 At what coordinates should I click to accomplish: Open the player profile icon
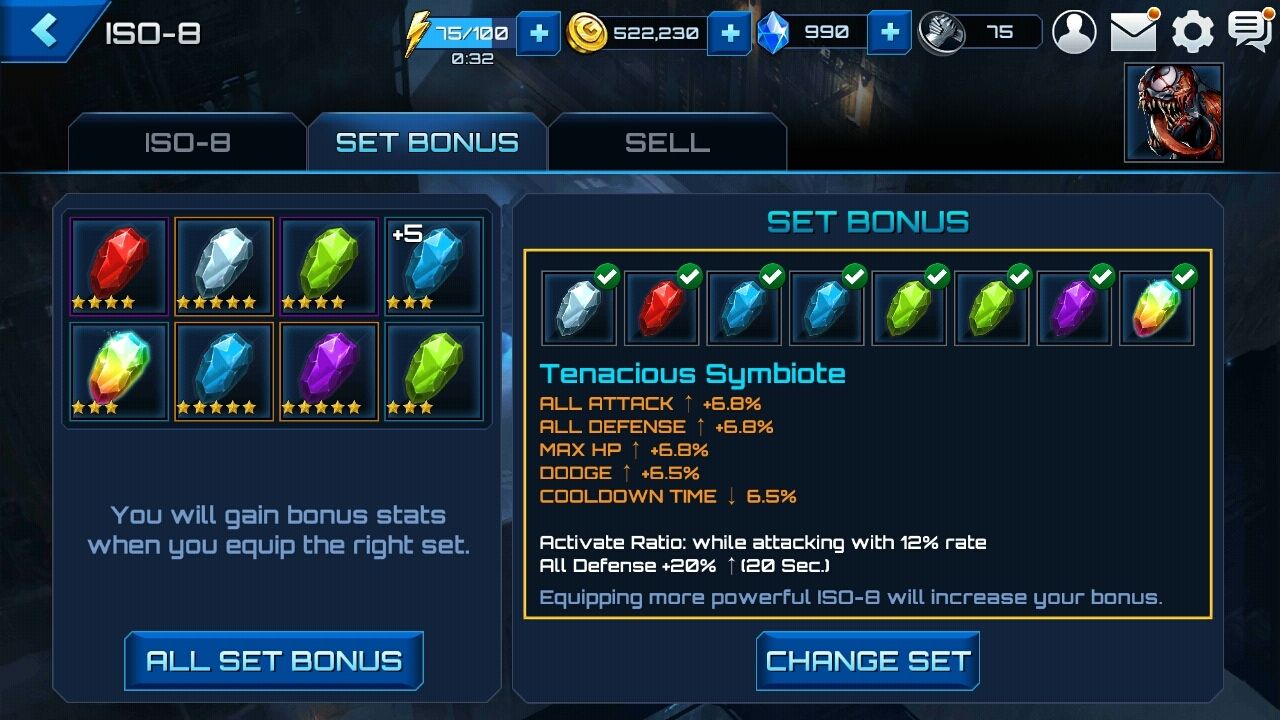[x=1075, y=32]
